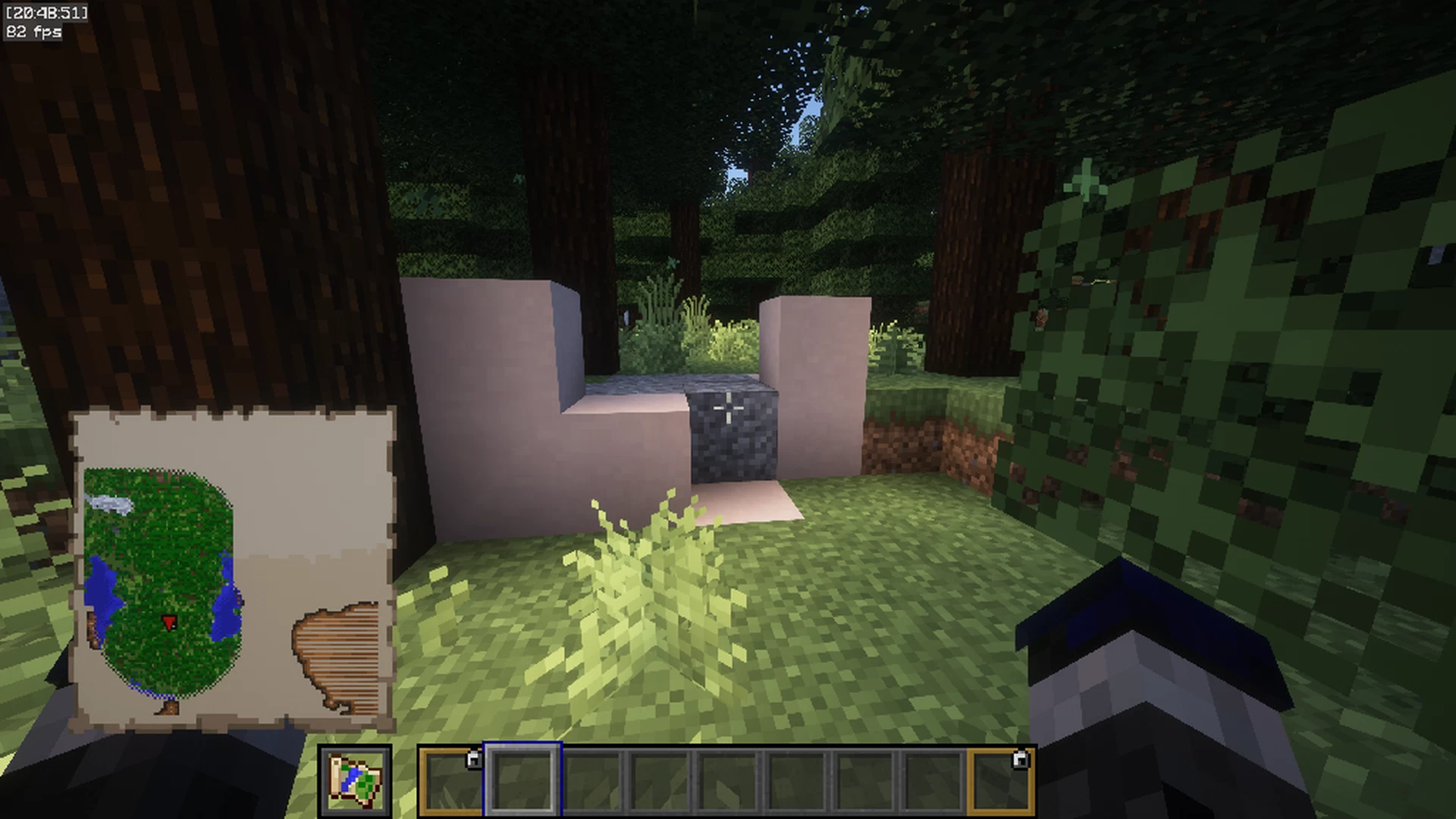Click the padlock icon on the rightmost hotbar slot

1020,758
